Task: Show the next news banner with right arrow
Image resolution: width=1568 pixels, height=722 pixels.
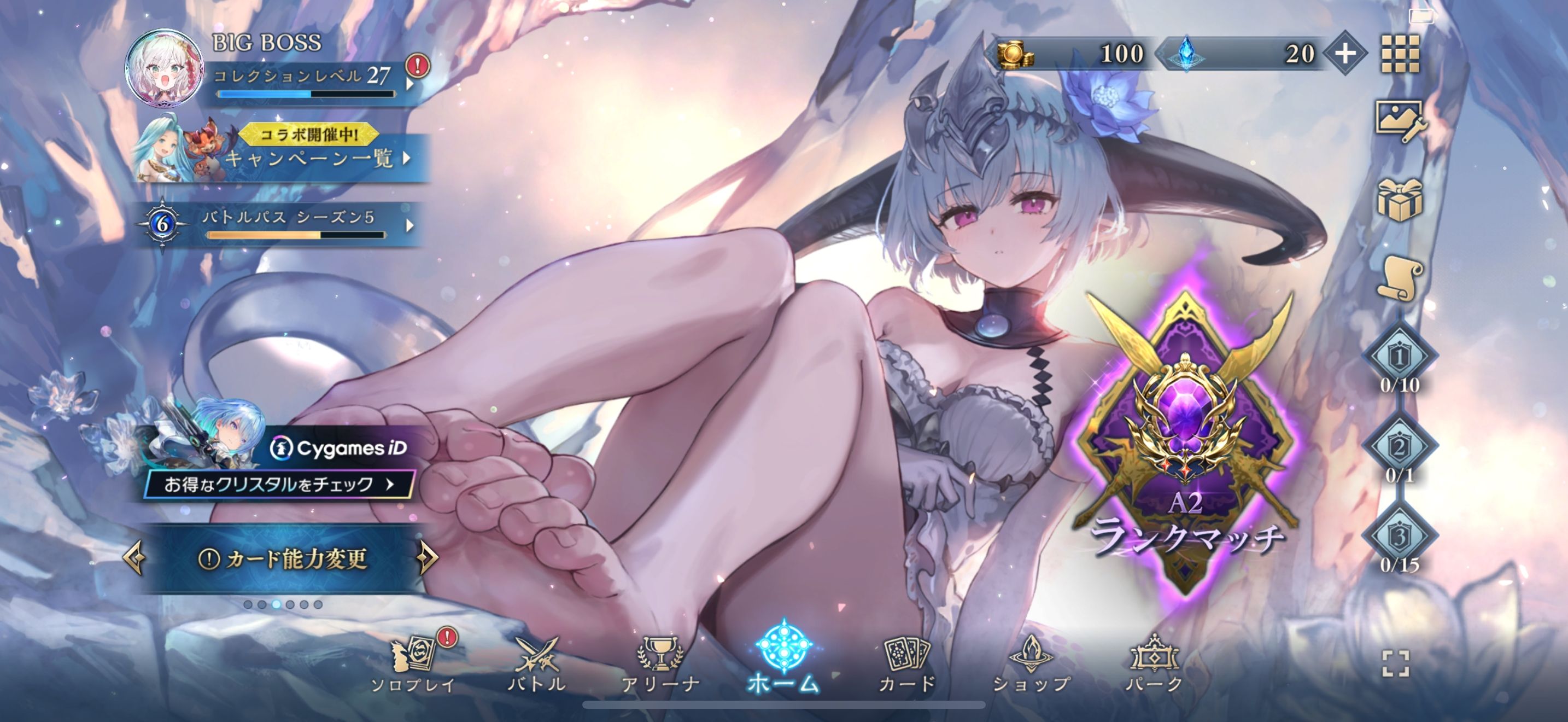Action: tap(428, 557)
